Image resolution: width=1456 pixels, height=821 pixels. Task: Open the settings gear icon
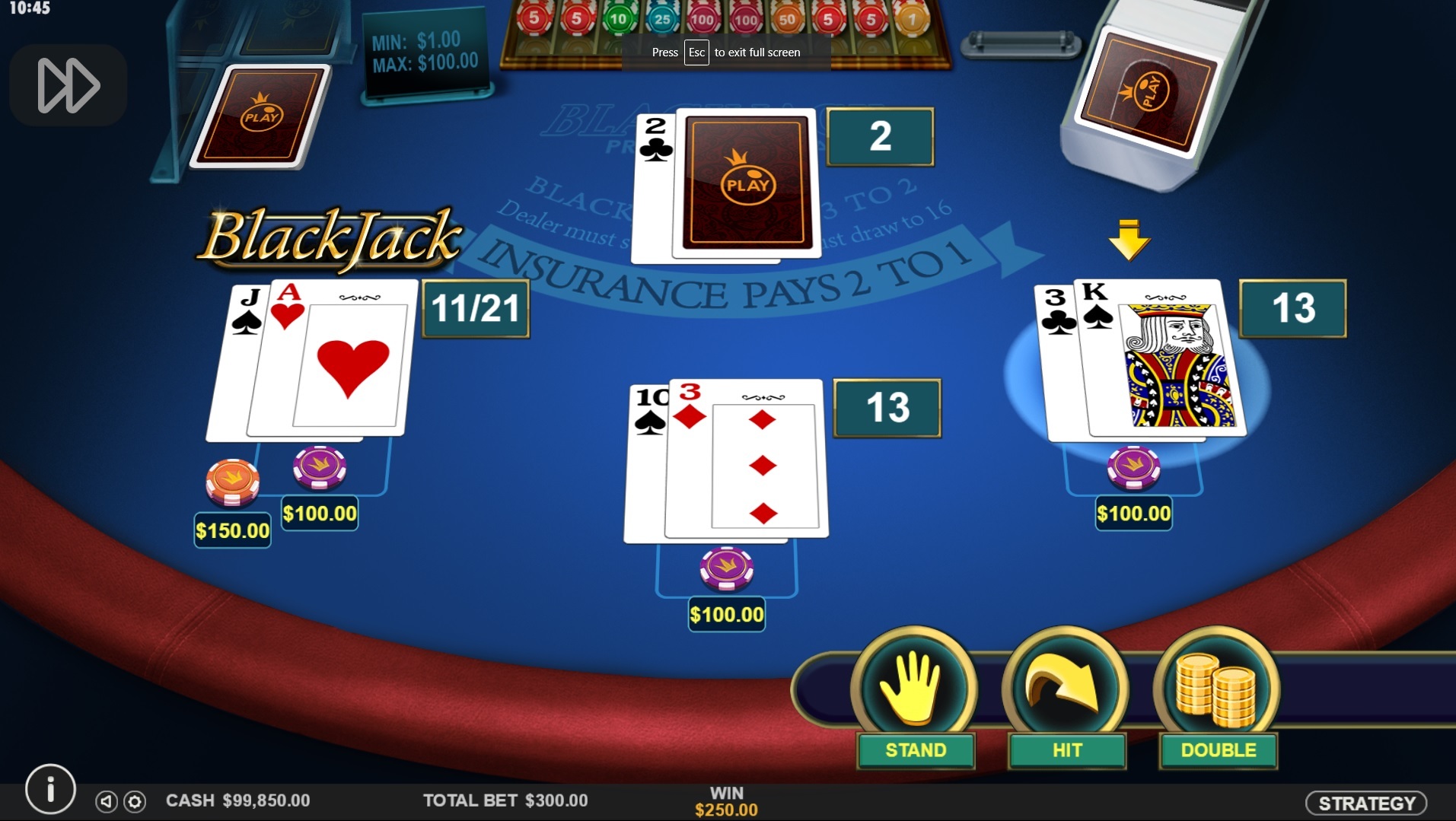135,801
